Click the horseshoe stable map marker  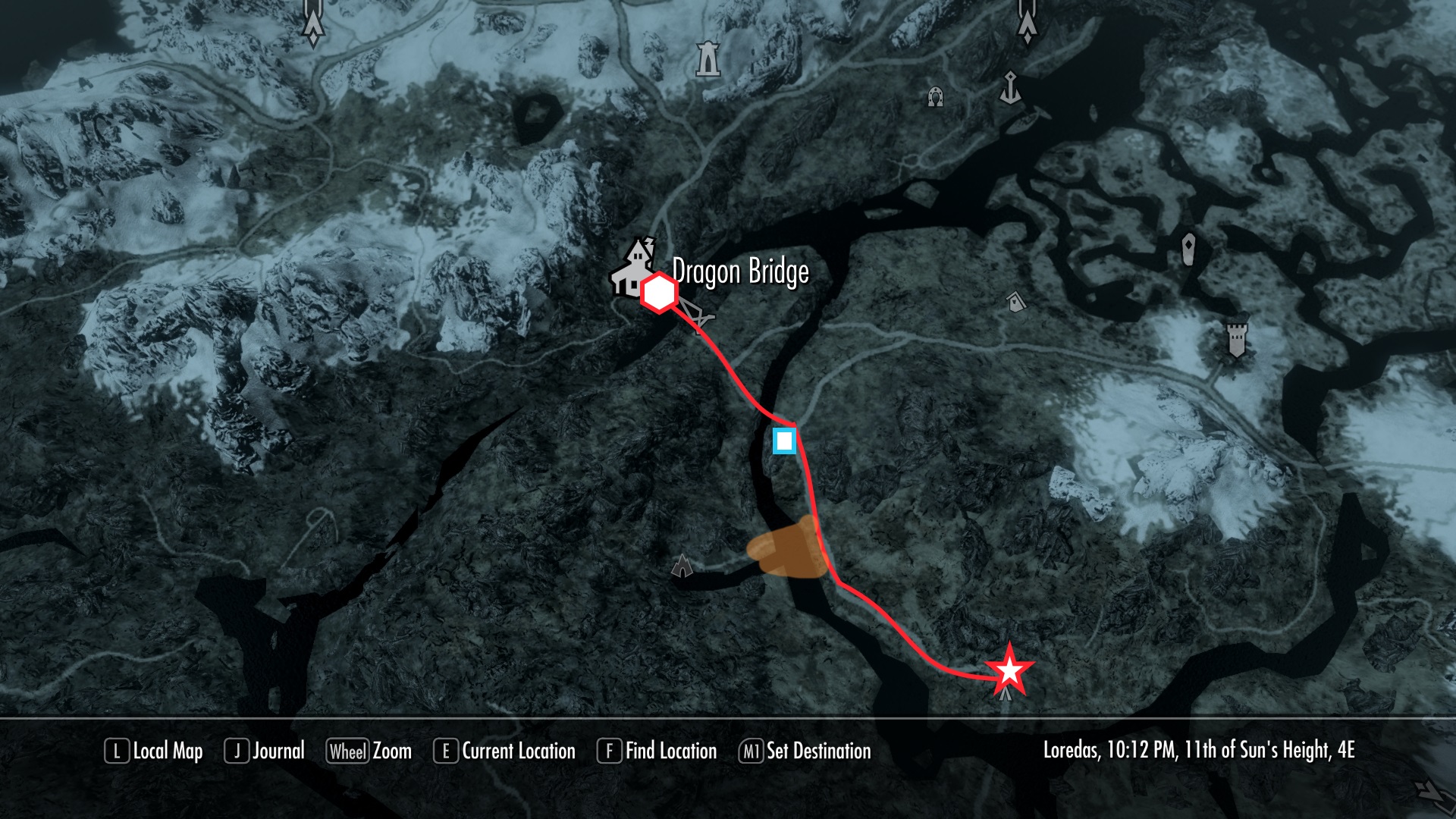936,97
